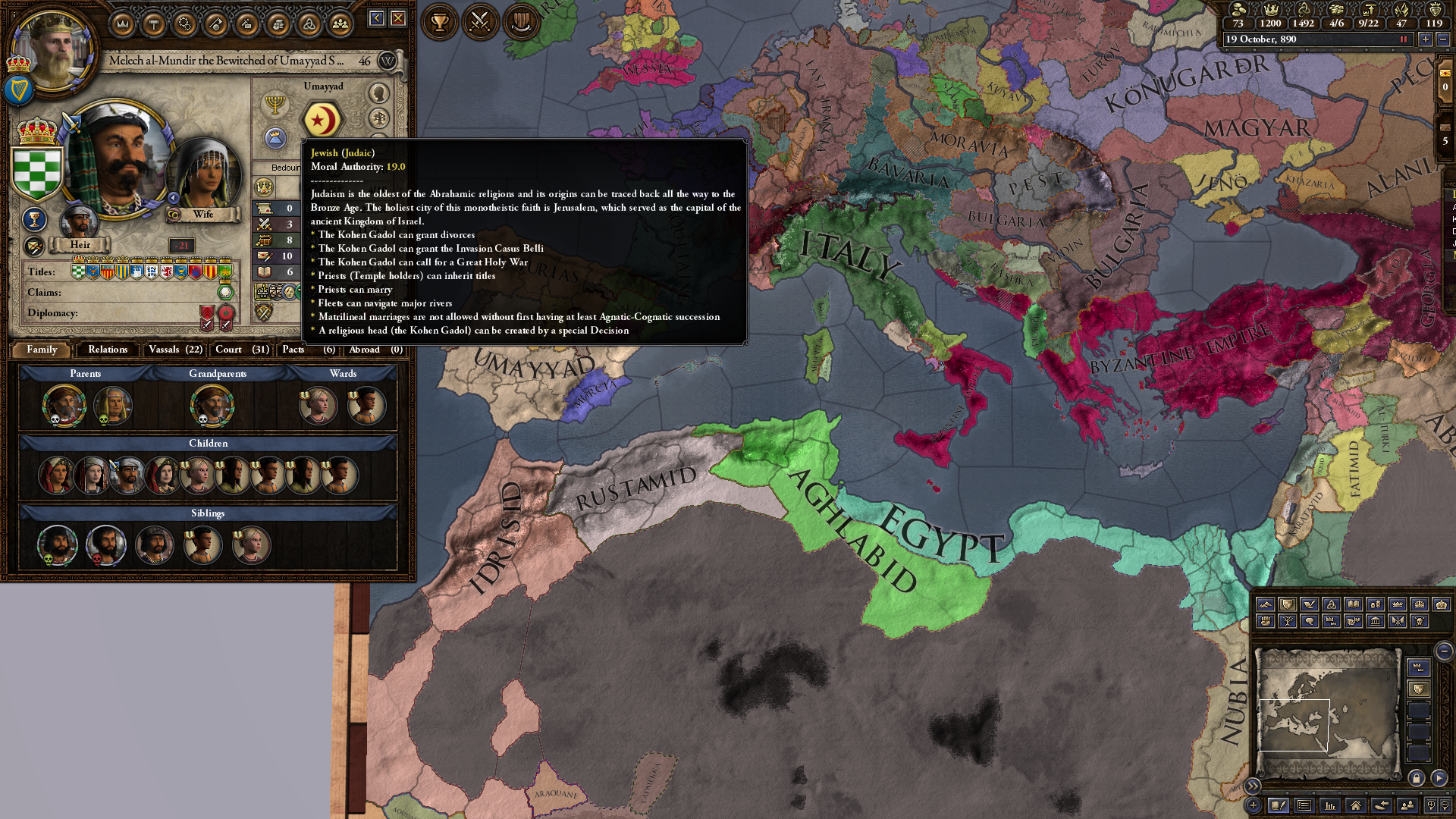Expand the bottom bar with the plus button
The width and height of the screenshot is (1456, 819).
pos(1254,806)
